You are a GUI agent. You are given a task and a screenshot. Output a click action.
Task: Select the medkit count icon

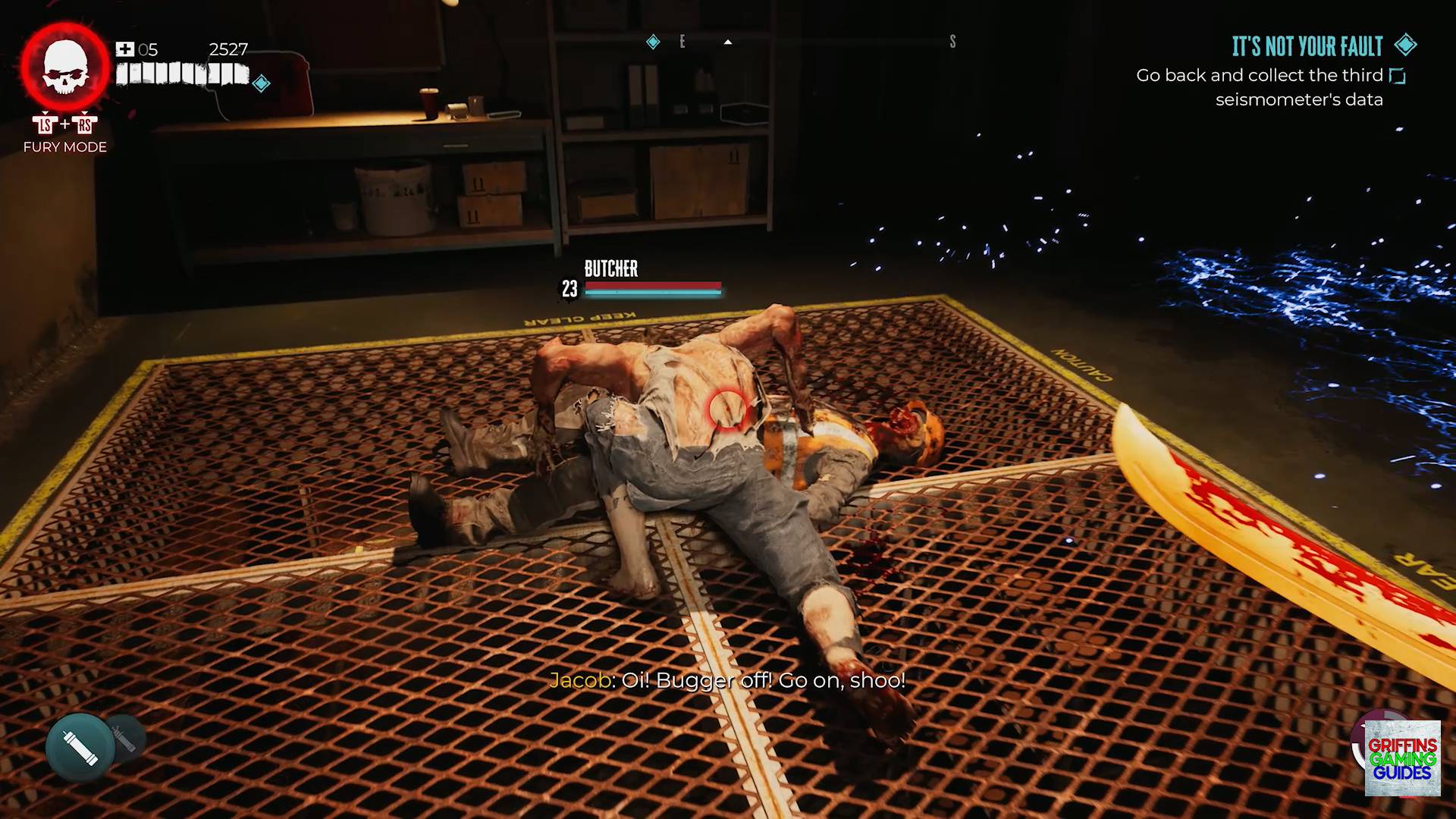click(x=124, y=50)
